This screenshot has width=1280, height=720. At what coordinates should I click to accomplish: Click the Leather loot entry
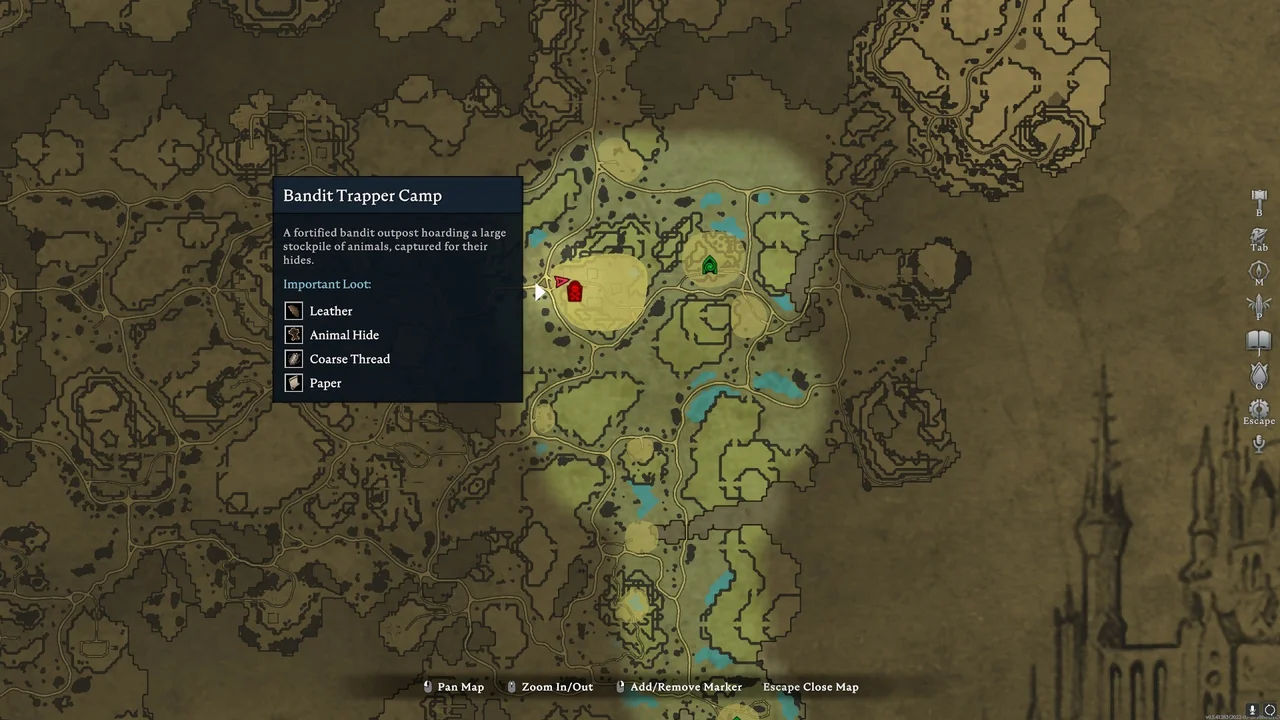pos(330,311)
